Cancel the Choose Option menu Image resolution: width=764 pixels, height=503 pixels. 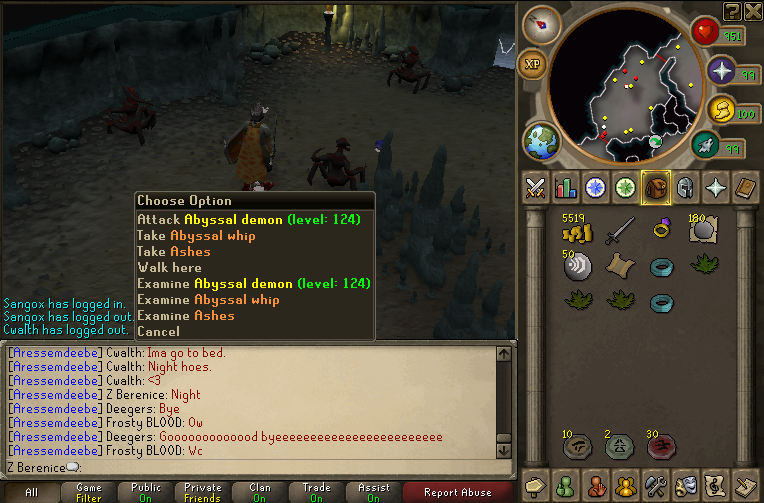tap(158, 331)
